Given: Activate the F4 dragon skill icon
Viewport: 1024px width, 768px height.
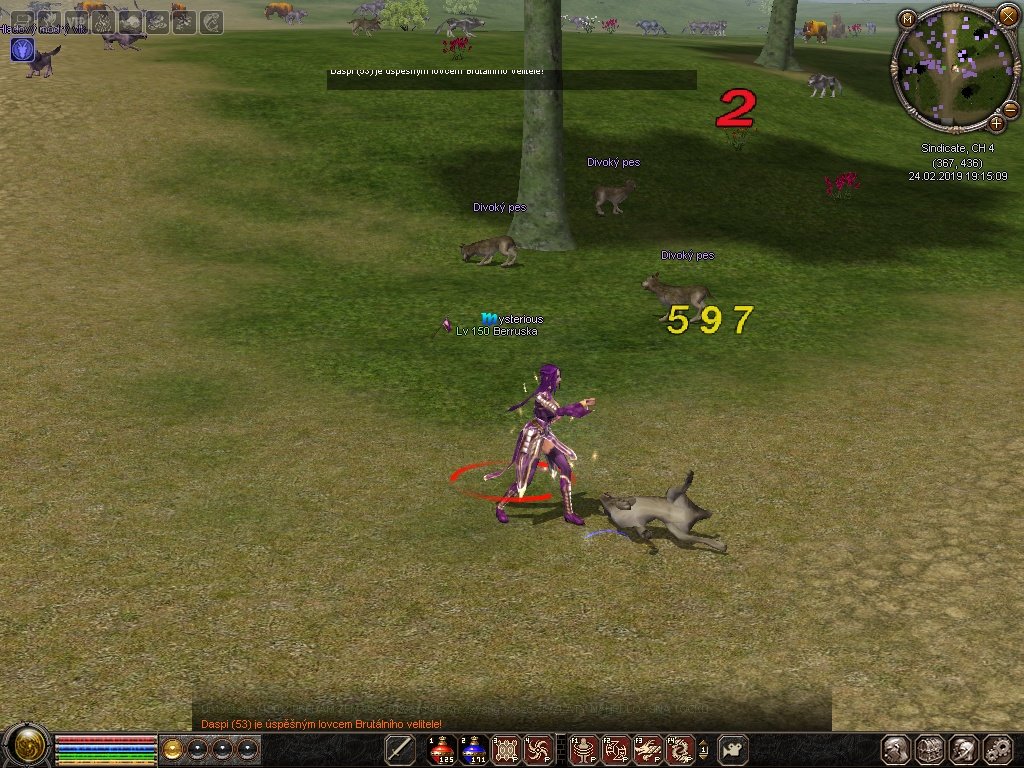Looking at the screenshot, I should click(x=679, y=749).
